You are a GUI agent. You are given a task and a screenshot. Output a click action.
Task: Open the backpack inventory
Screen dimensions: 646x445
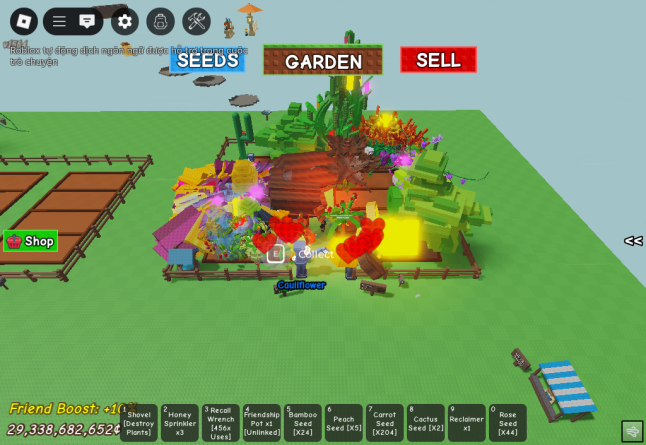pos(160,21)
